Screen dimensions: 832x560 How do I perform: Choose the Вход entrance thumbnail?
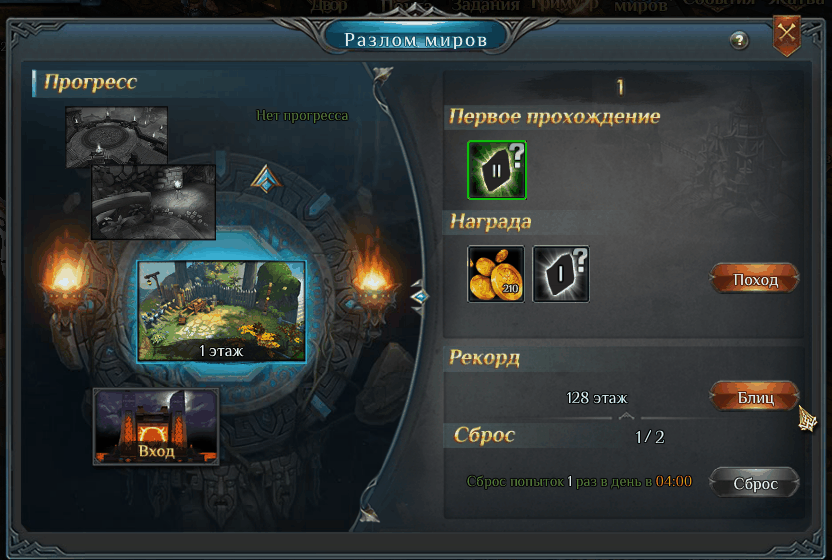point(156,426)
